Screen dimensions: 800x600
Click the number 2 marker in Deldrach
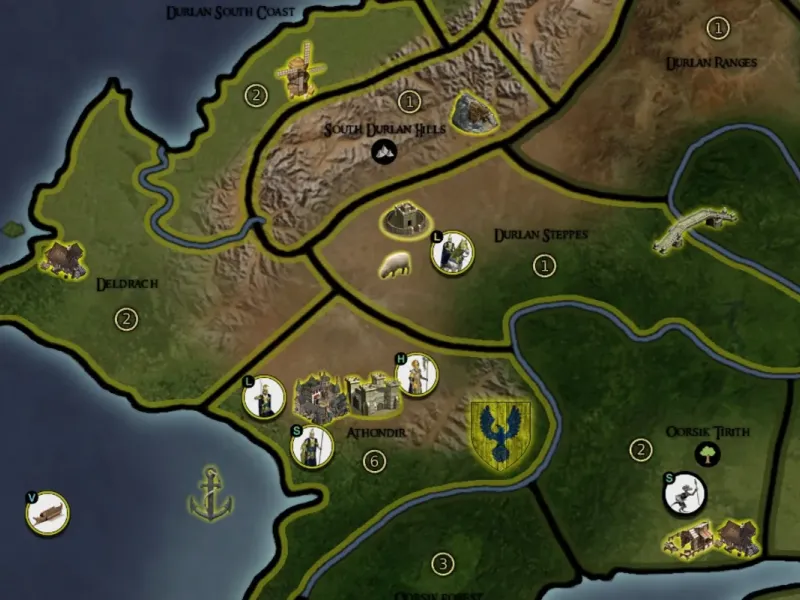coord(126,320)
